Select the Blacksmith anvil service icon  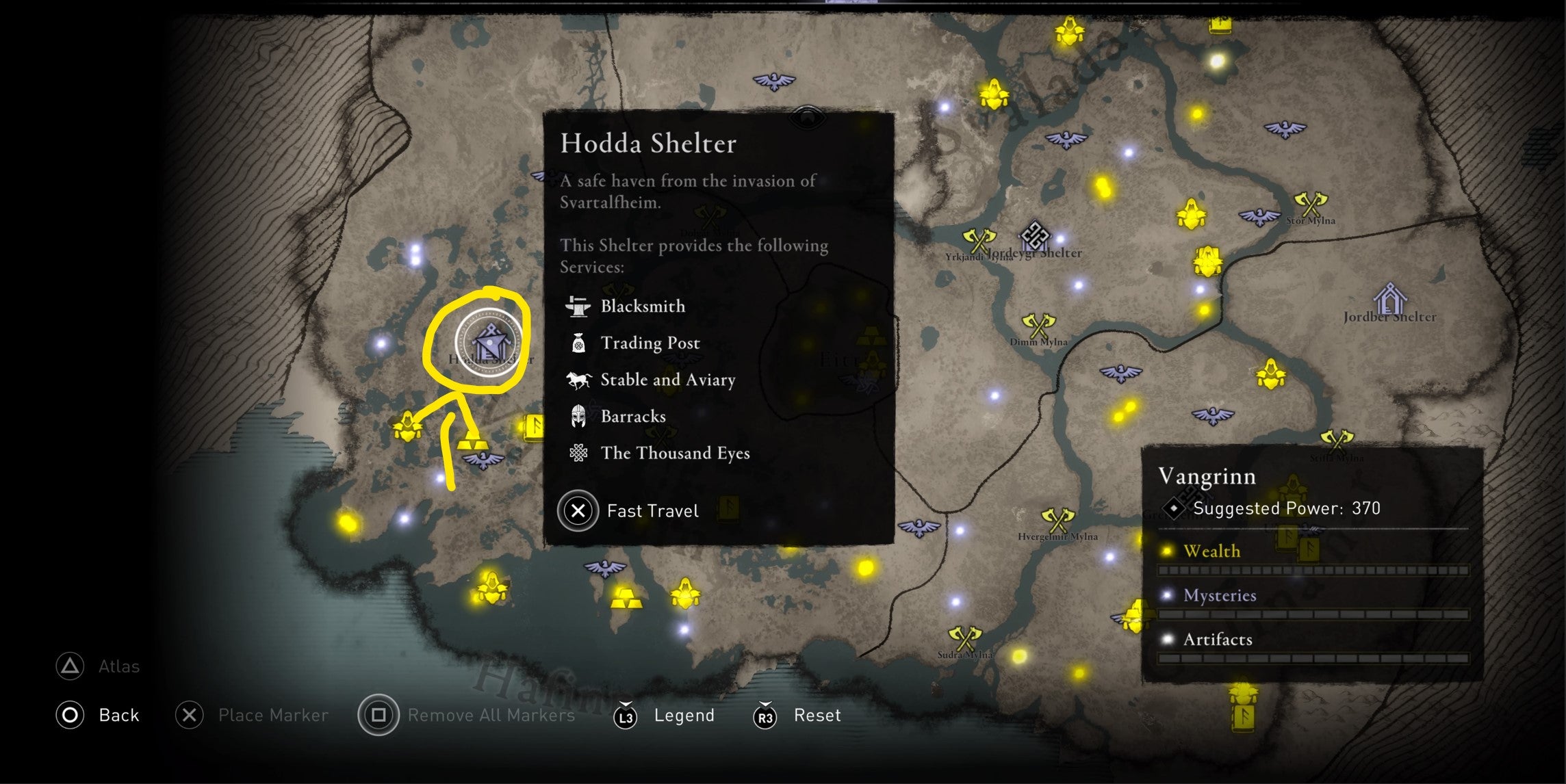577,306
